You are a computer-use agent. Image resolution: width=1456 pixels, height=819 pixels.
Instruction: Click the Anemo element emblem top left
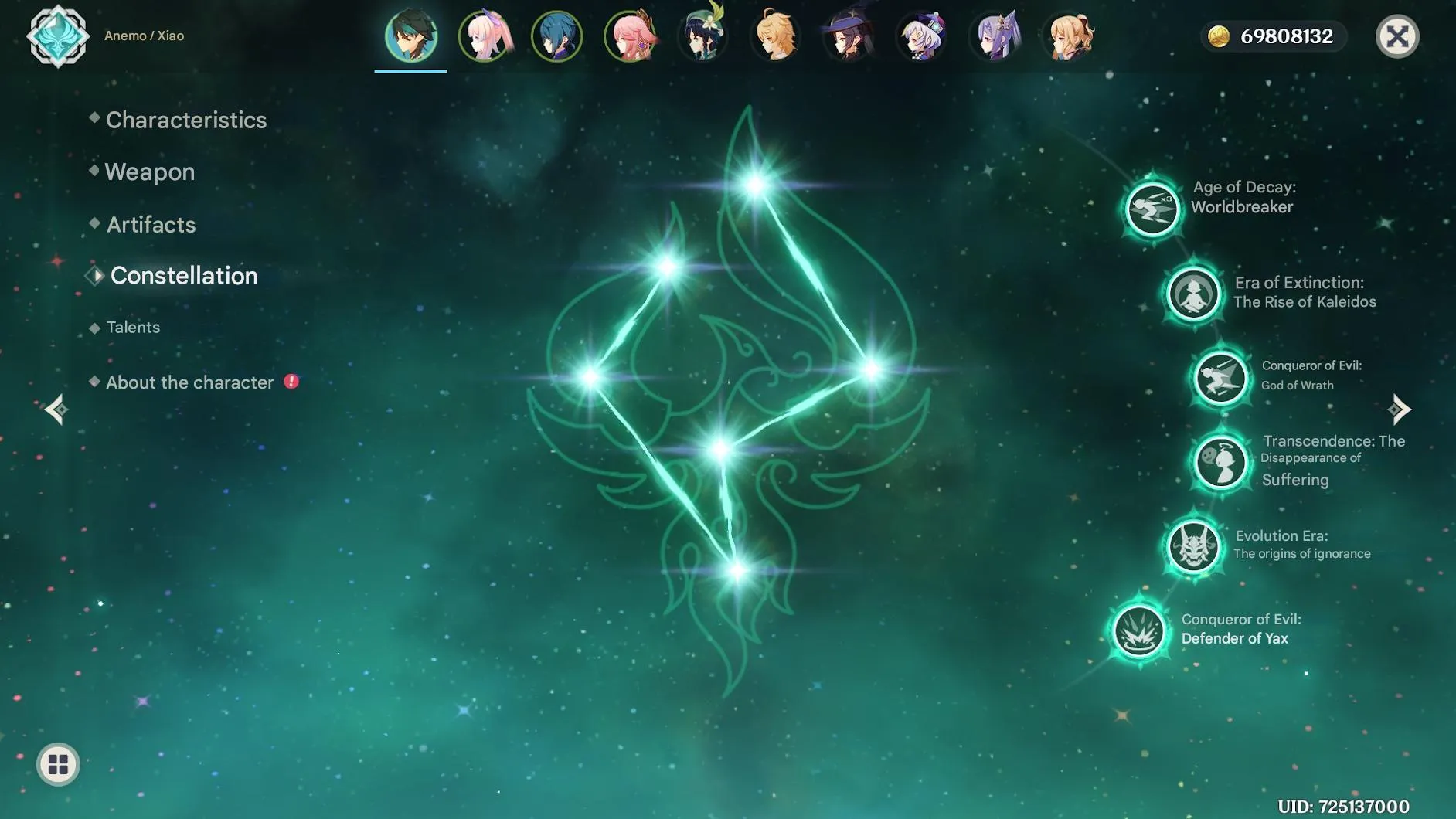click(58, 36)
